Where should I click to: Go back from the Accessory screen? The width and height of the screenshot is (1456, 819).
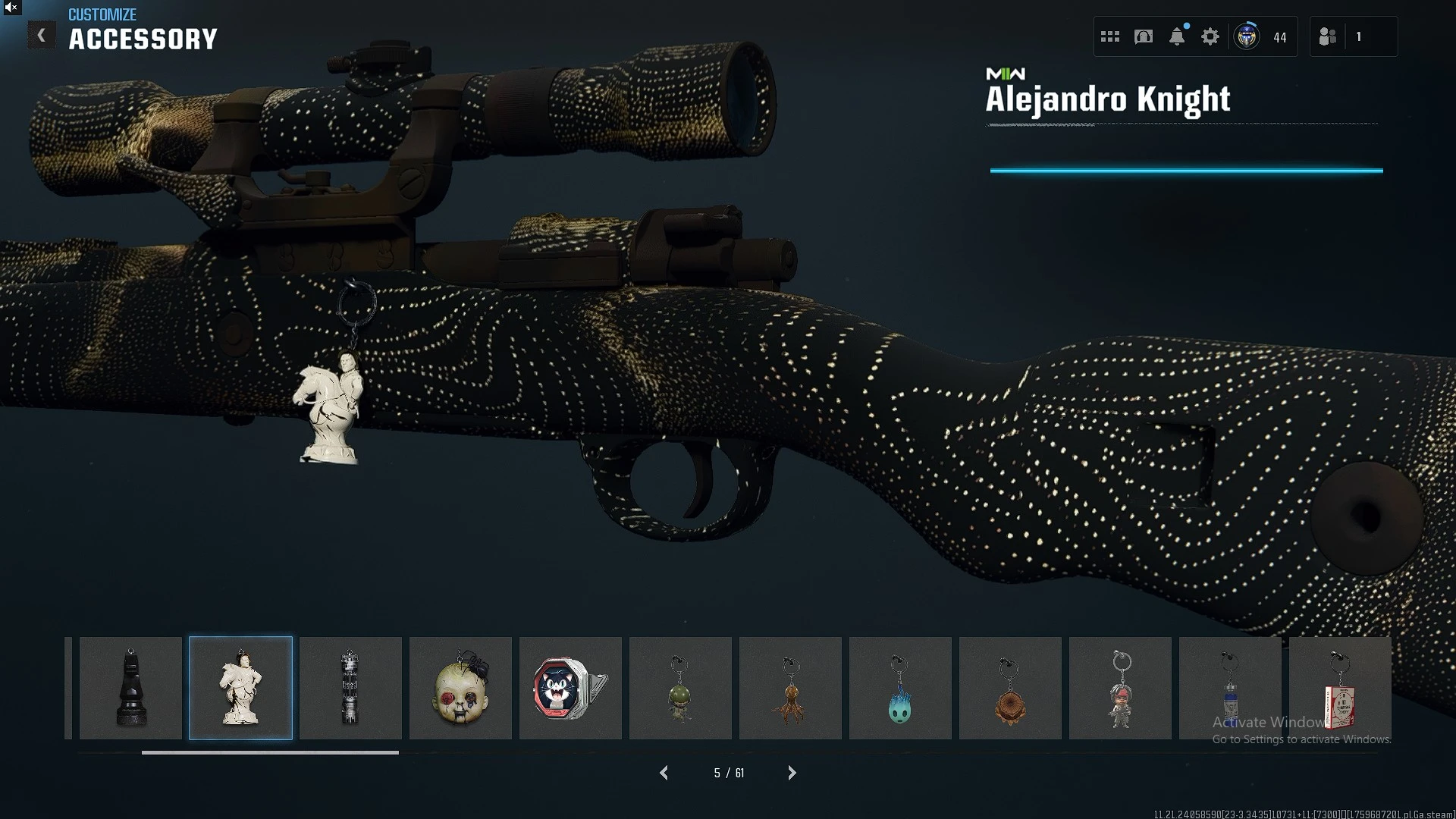[42, 36]
